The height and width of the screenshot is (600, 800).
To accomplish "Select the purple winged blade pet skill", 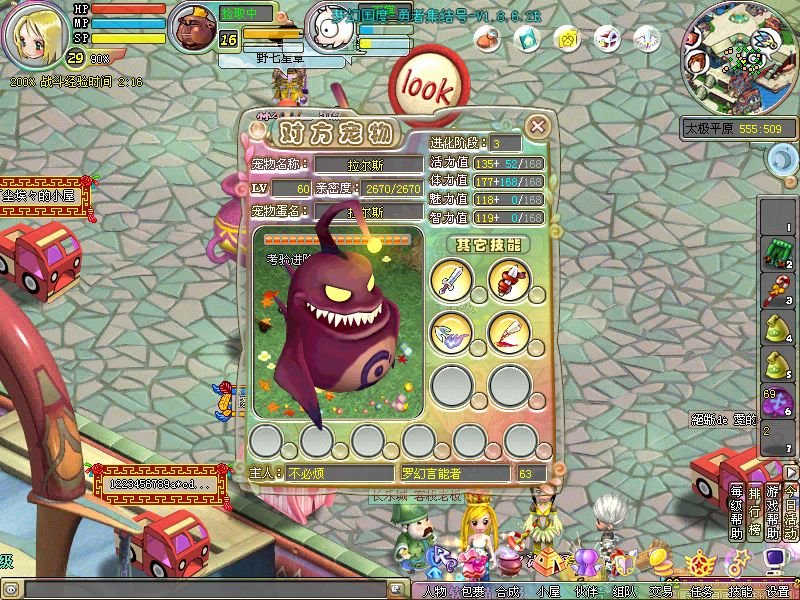I will click(x=450, y=331).
